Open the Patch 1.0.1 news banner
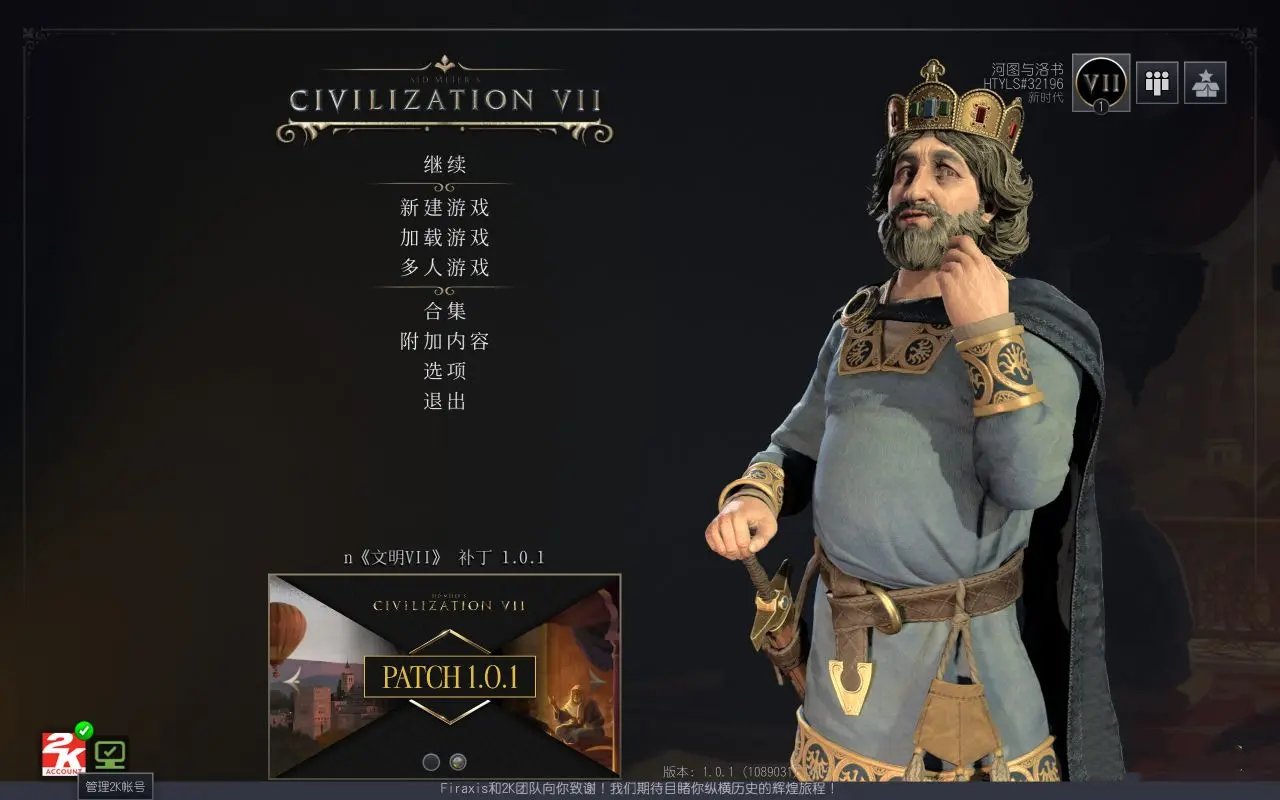Viewport: 1280px width, 800px height. pyautogui.click(x=449, y=677)
